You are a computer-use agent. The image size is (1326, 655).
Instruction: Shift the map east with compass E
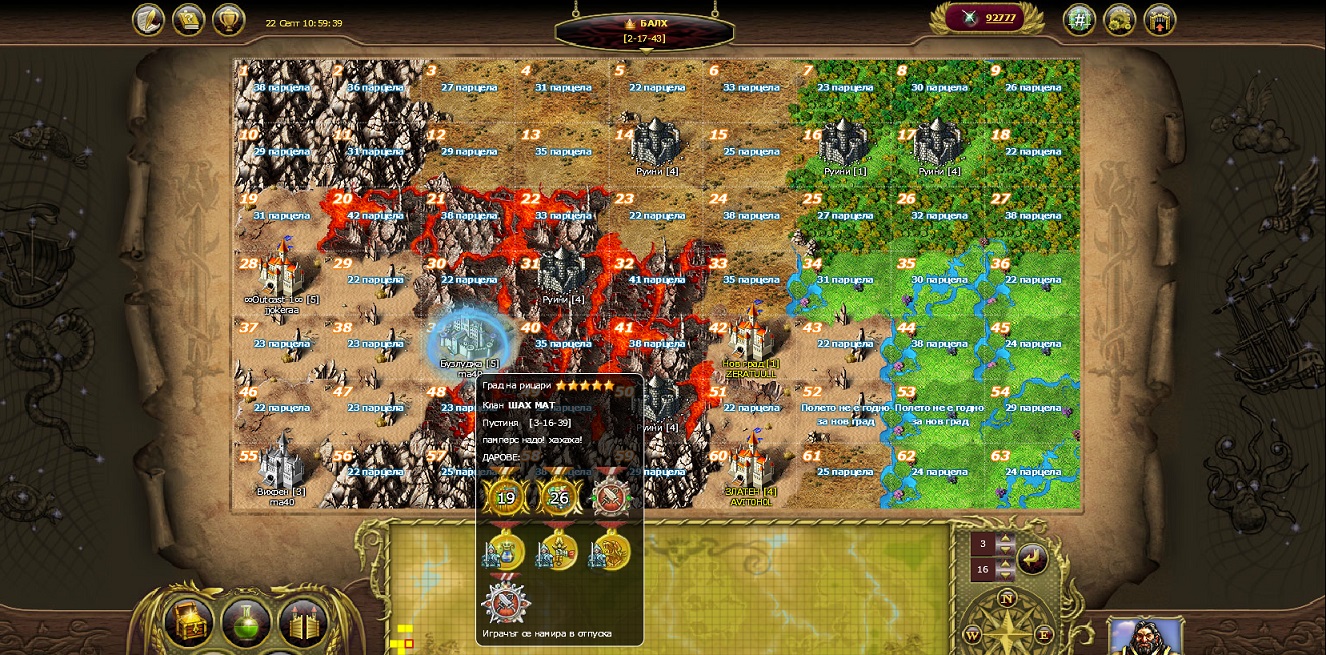1043,634
